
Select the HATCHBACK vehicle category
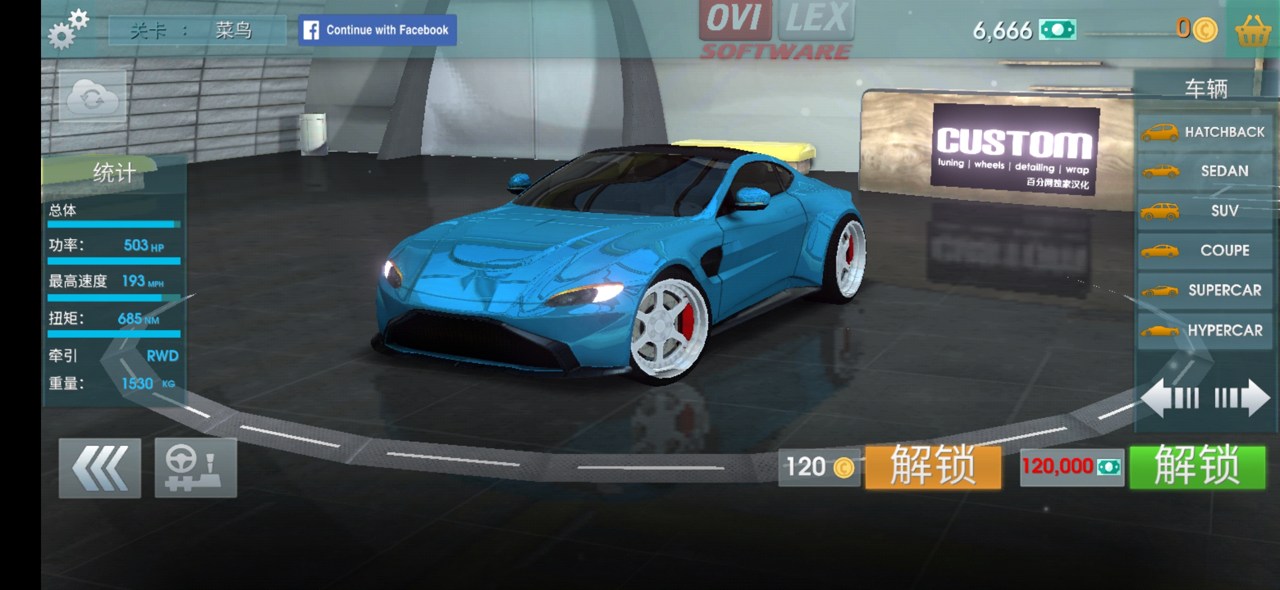point(1205,132)
